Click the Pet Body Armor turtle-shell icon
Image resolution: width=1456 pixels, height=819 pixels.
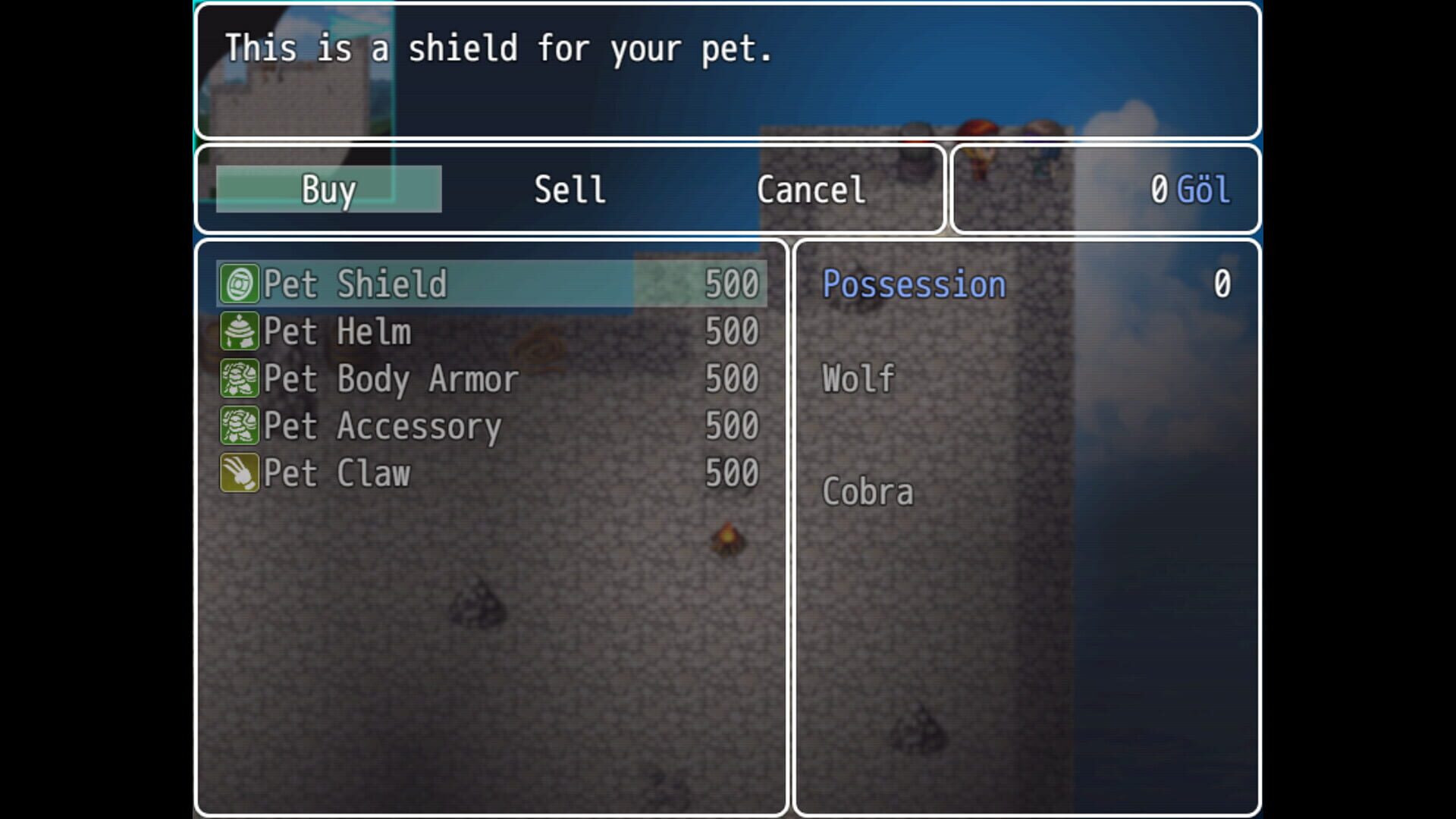click(x=239, y=378)
